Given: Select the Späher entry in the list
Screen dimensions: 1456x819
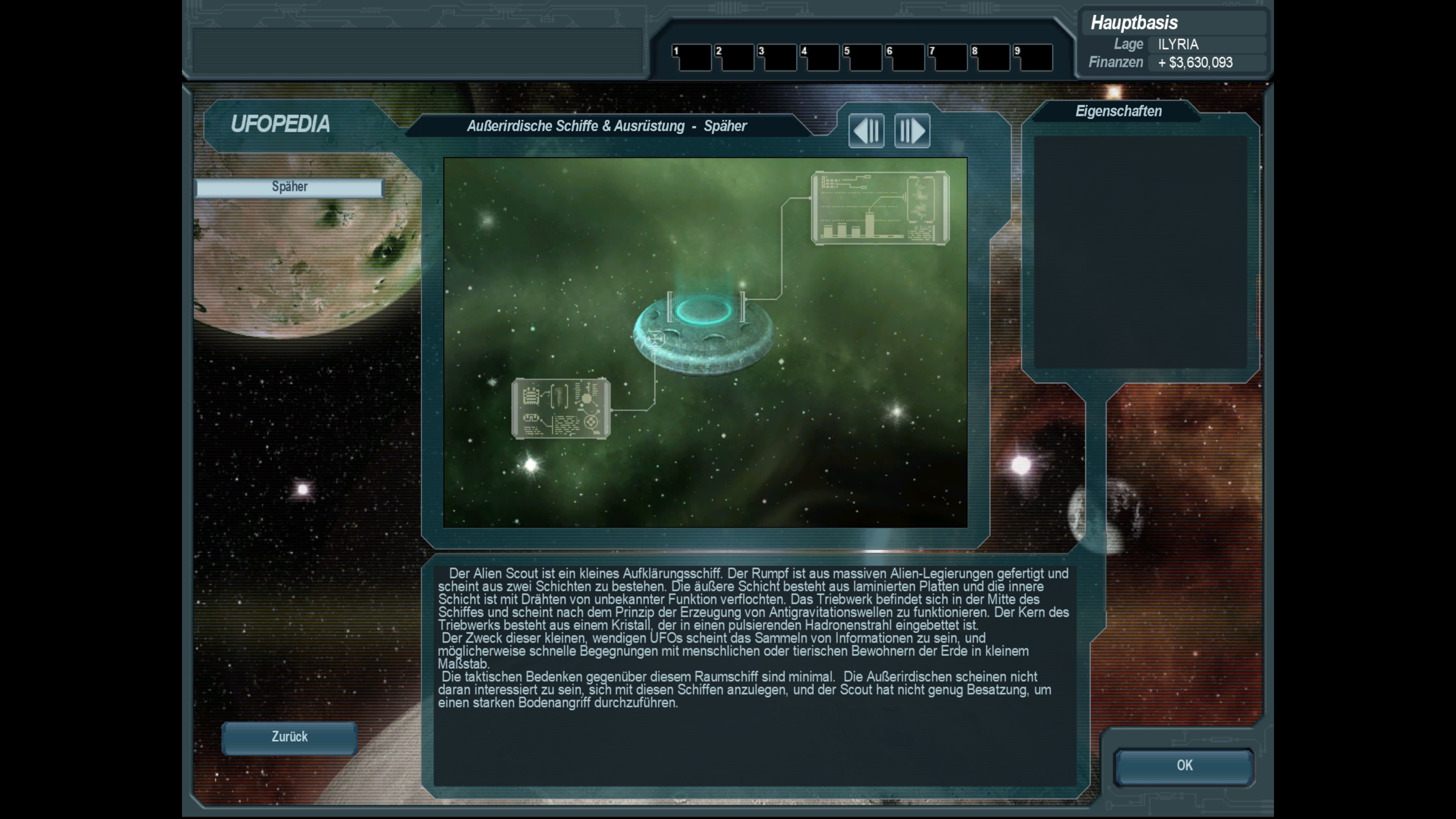Looking at the screenshot, I should coord(289,187).
